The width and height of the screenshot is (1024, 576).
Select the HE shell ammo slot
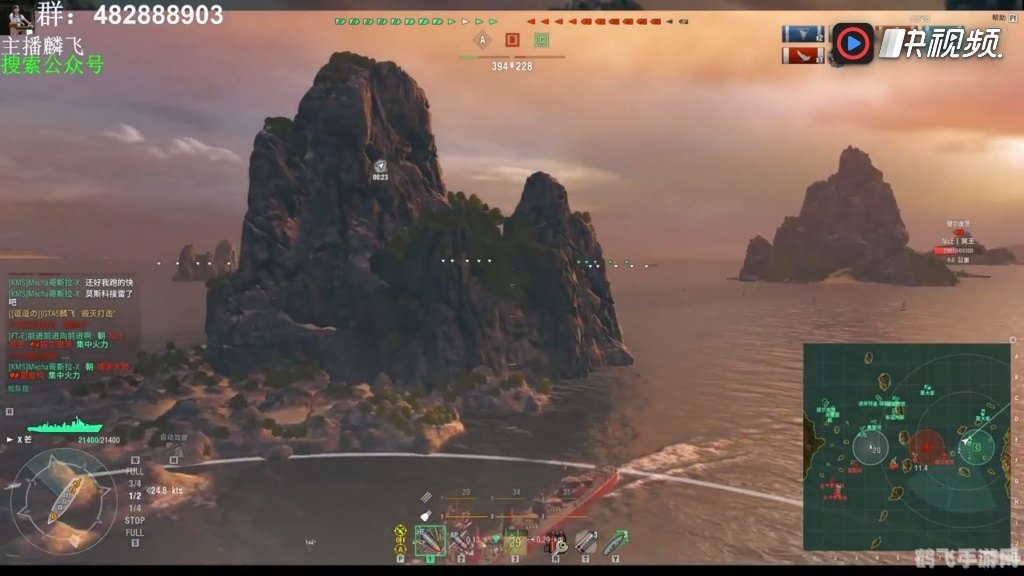[x=429, y=541]
